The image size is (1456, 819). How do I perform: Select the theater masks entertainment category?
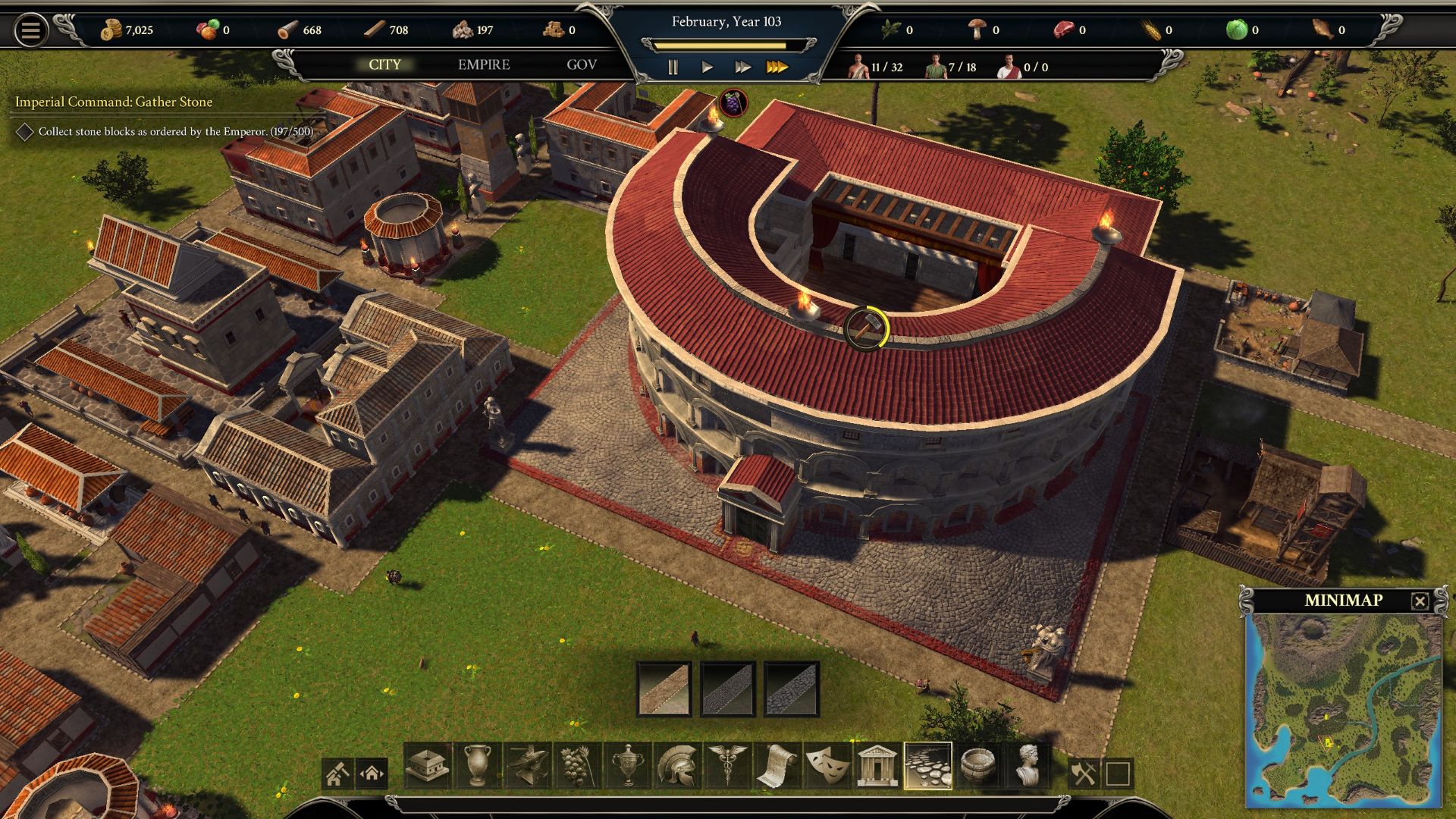click(x=827, y=766)
